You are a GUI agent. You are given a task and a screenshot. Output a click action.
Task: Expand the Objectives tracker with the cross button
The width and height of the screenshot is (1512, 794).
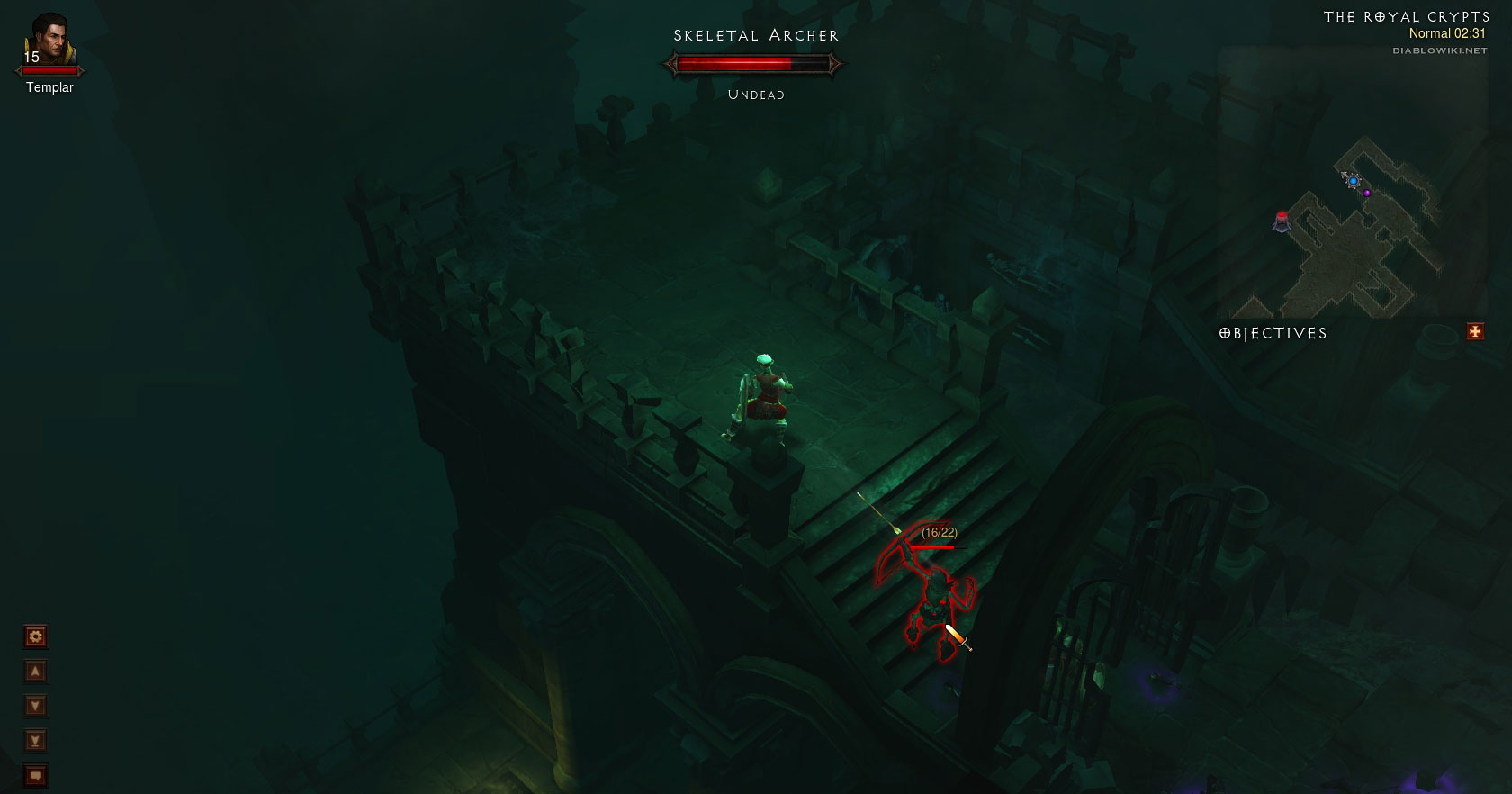(x=1475, y=332)
